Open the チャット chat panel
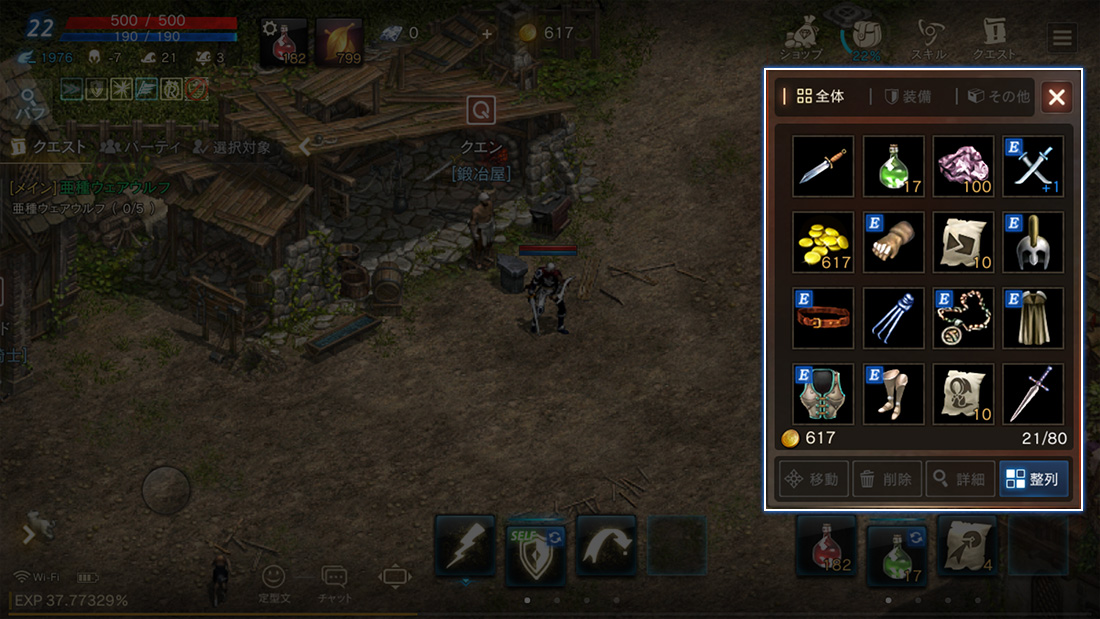The width and height of the screenshot is (1100, 619). click(334, 580)
